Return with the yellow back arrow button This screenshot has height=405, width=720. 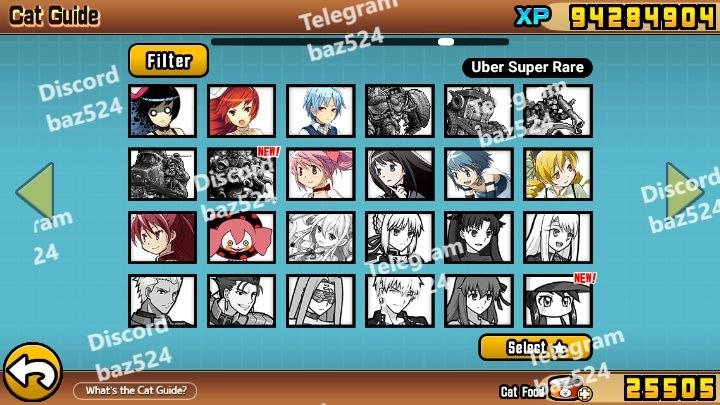30,373
